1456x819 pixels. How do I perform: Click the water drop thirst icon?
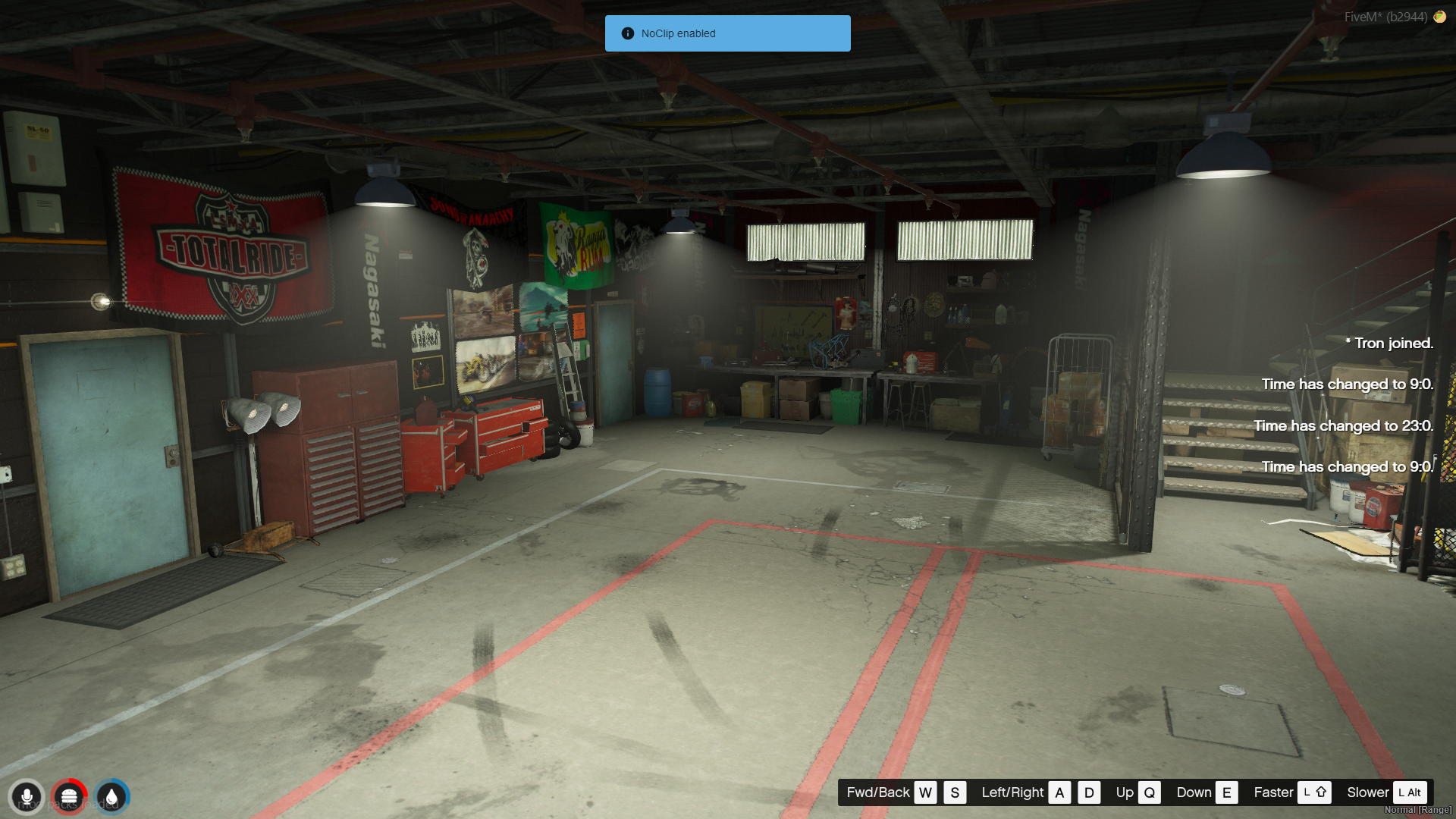pyautogui.click(x=111, y=797)
